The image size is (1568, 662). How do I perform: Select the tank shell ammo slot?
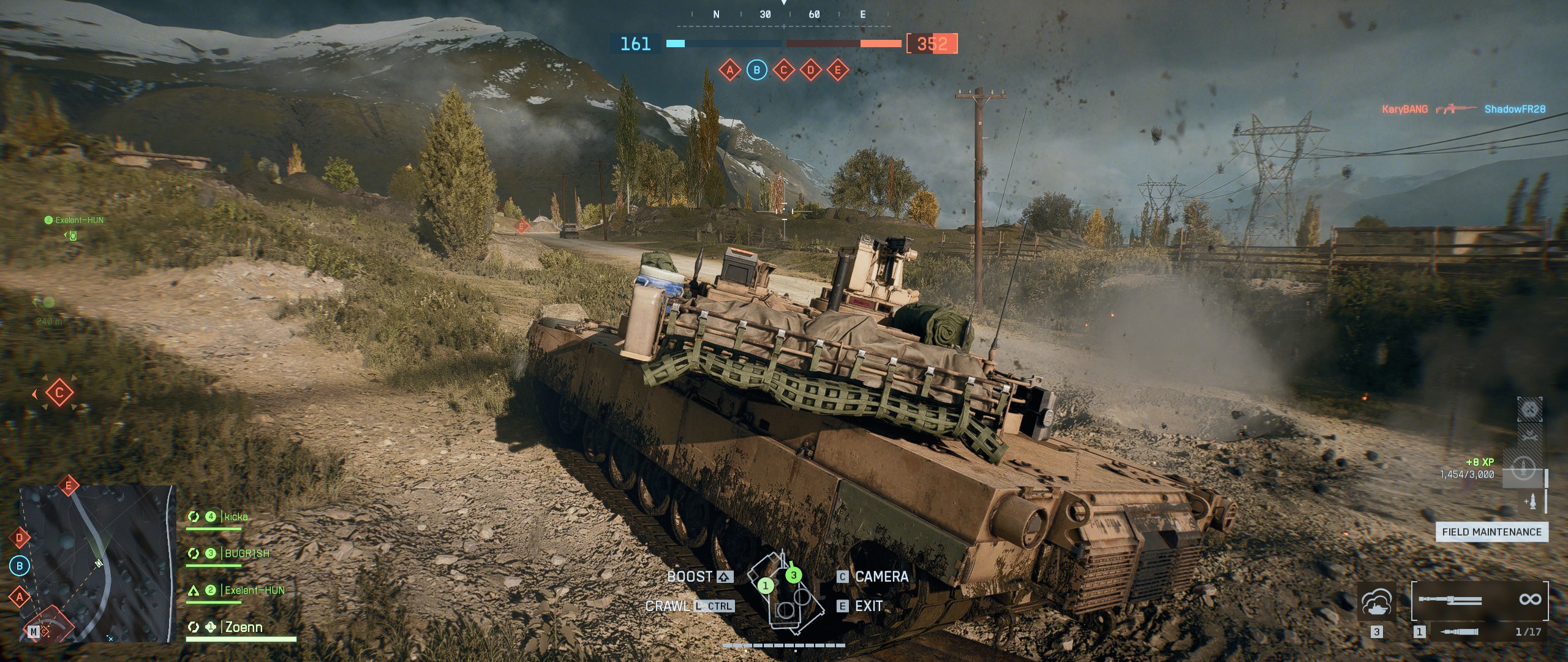click(x=1459, y=631)
